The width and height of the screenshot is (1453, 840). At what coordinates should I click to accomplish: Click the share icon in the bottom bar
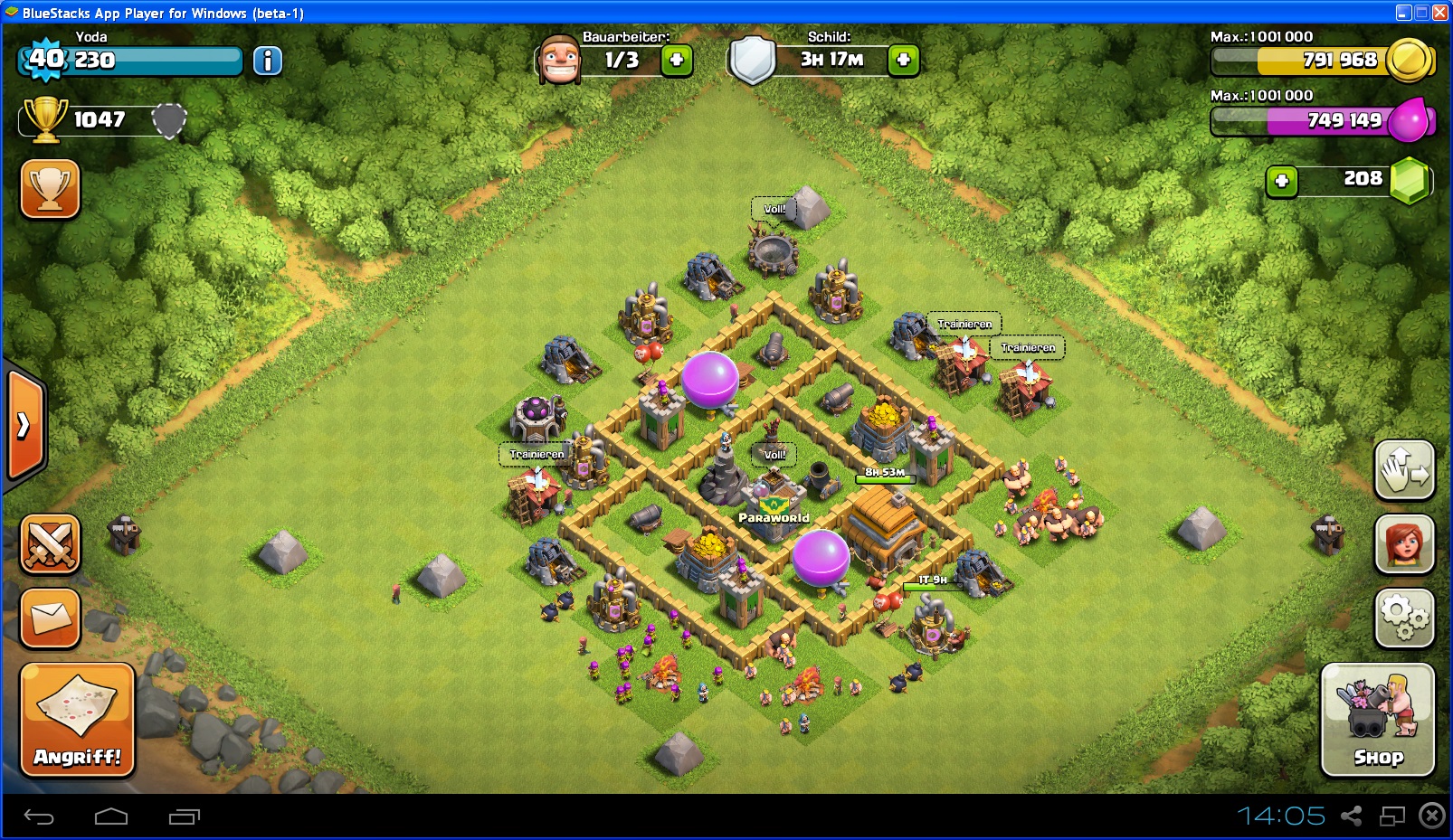pyautogui.click(x=1351, y=816)
